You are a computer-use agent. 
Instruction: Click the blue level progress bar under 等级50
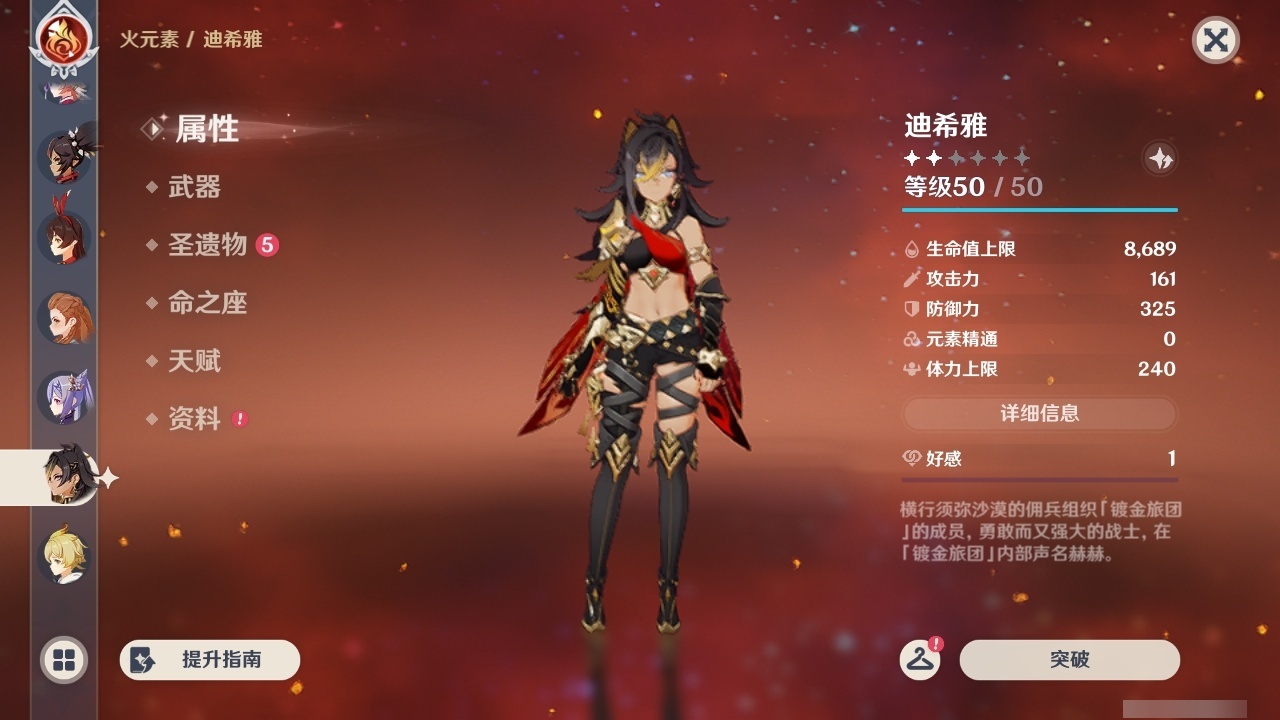pyautogui.click(x=1040, y=210)
